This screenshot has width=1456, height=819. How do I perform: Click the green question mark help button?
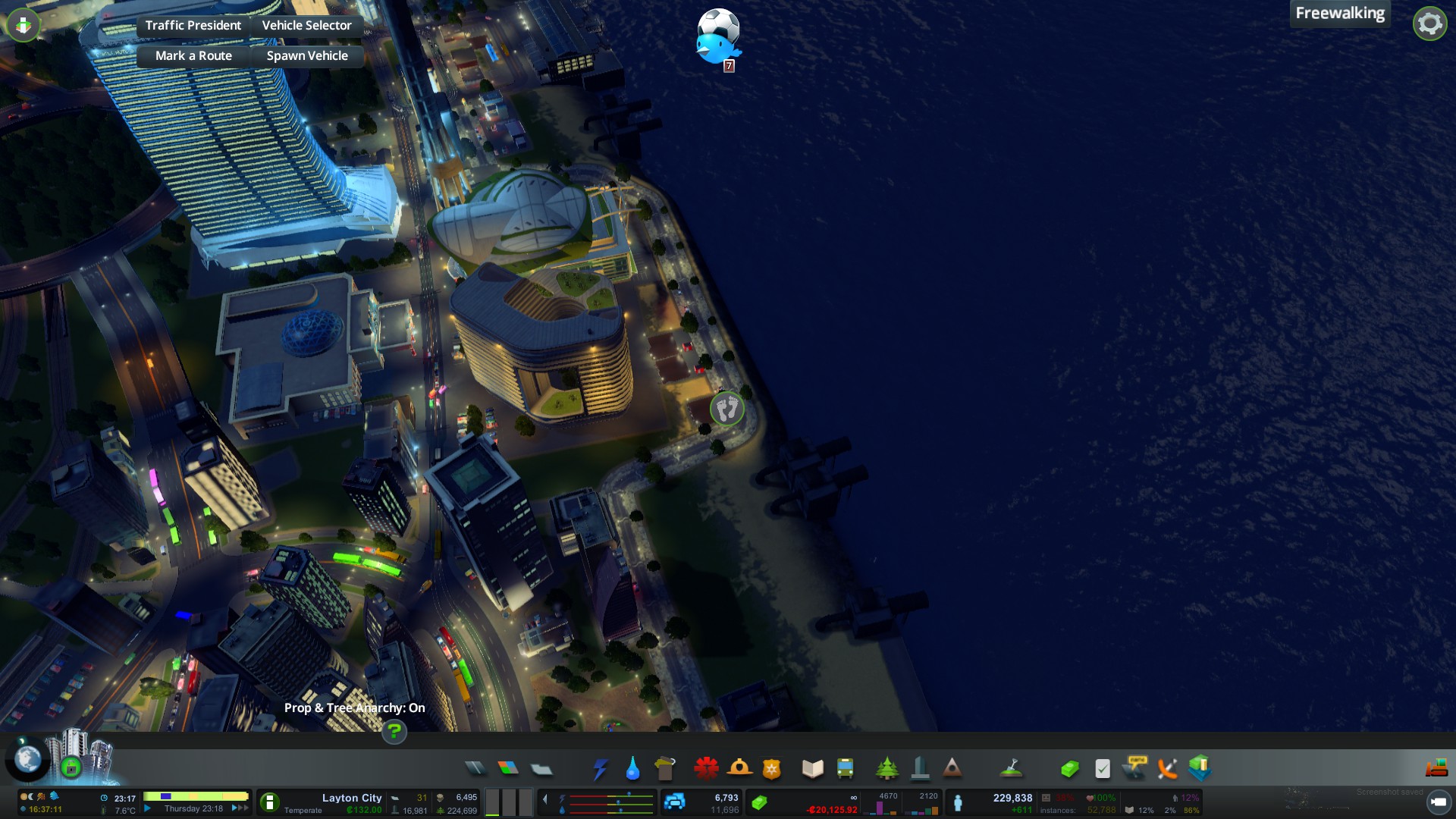(x=394, y=732)
